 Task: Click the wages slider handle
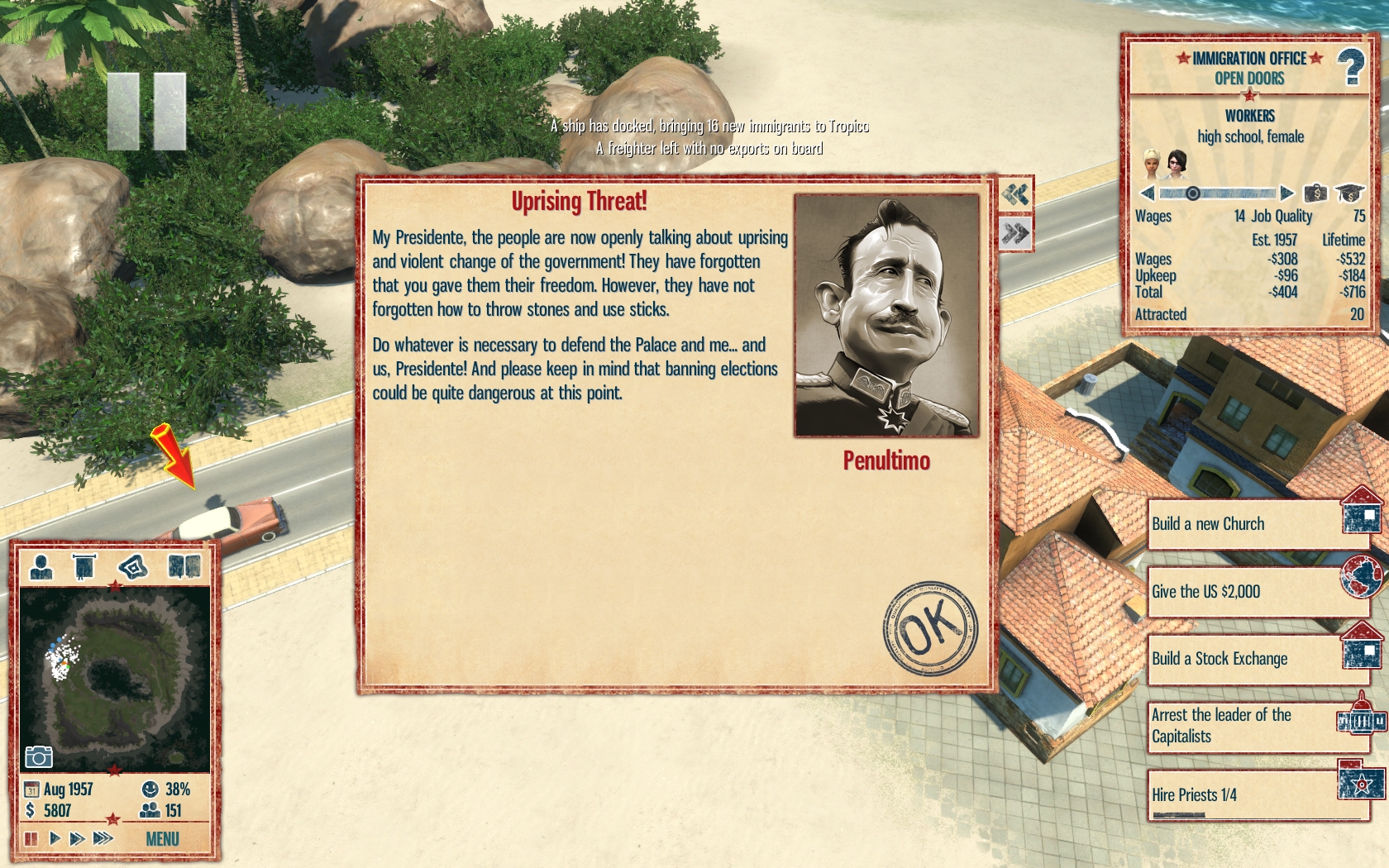[1192, 193]
